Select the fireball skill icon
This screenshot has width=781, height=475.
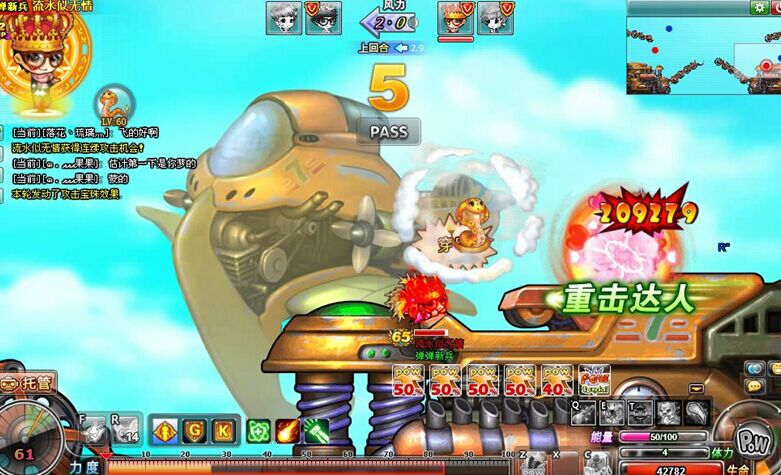click(288, 431)
